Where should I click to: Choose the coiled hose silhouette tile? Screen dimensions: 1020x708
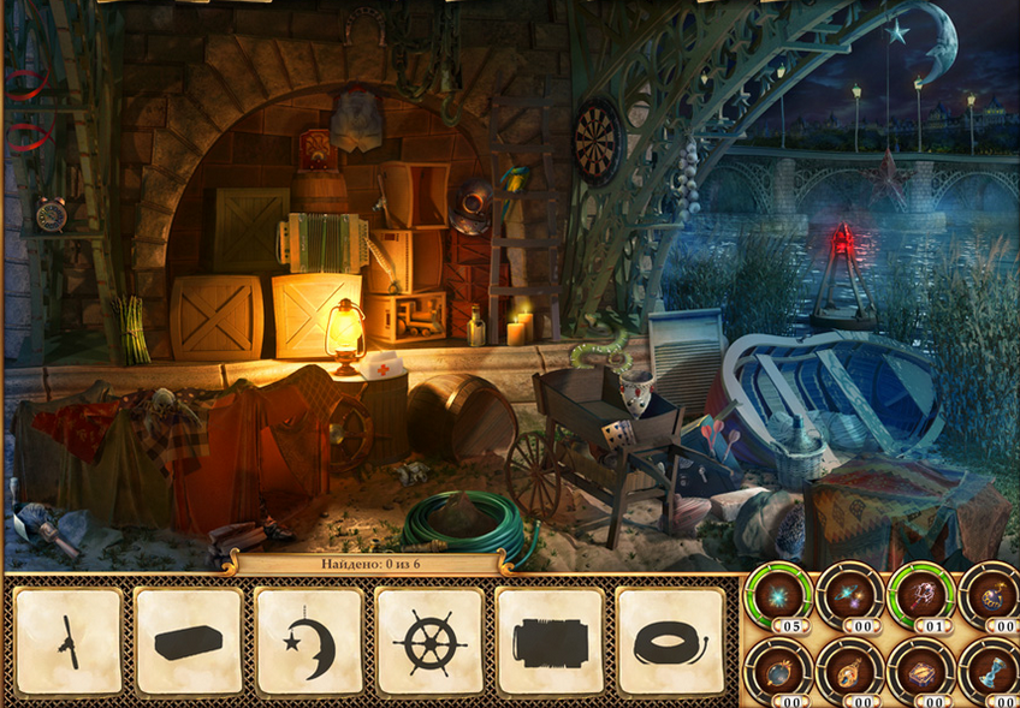(x=670, y=641)
